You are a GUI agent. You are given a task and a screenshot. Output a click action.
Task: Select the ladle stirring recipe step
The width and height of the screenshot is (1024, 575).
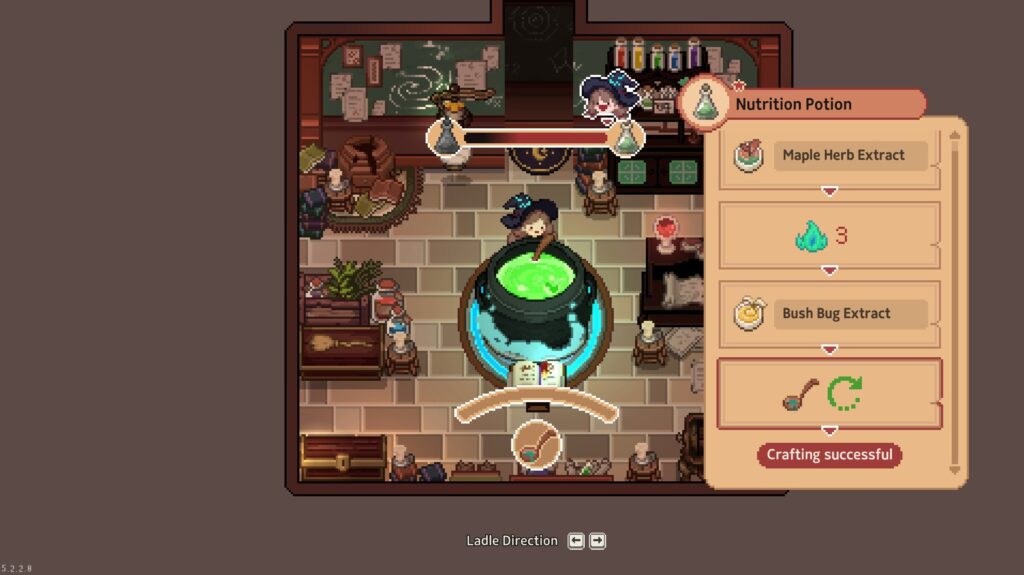point(829,393)
